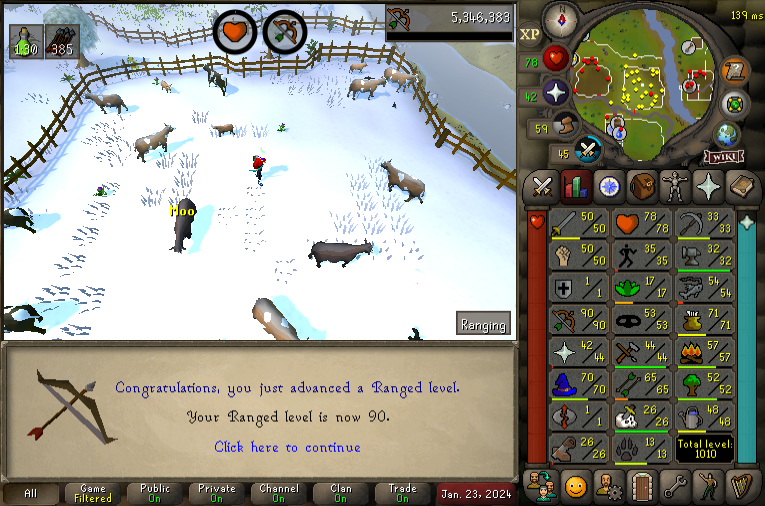Viewport: 765px width, 506px height.
Task: Click the special attack crossed-swords orb
Action: 589,151
